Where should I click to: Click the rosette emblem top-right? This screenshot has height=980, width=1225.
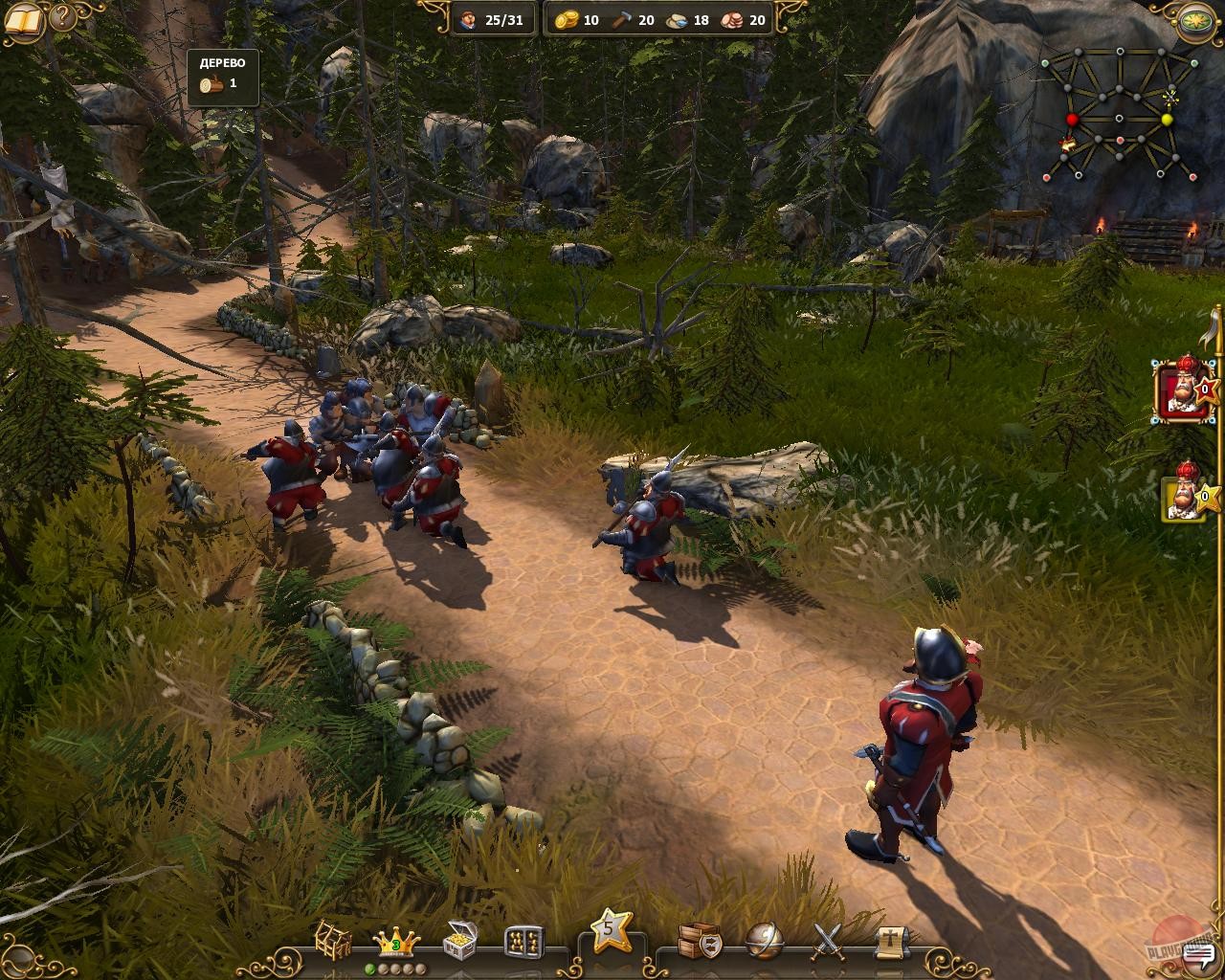(x=1195, y=21)
